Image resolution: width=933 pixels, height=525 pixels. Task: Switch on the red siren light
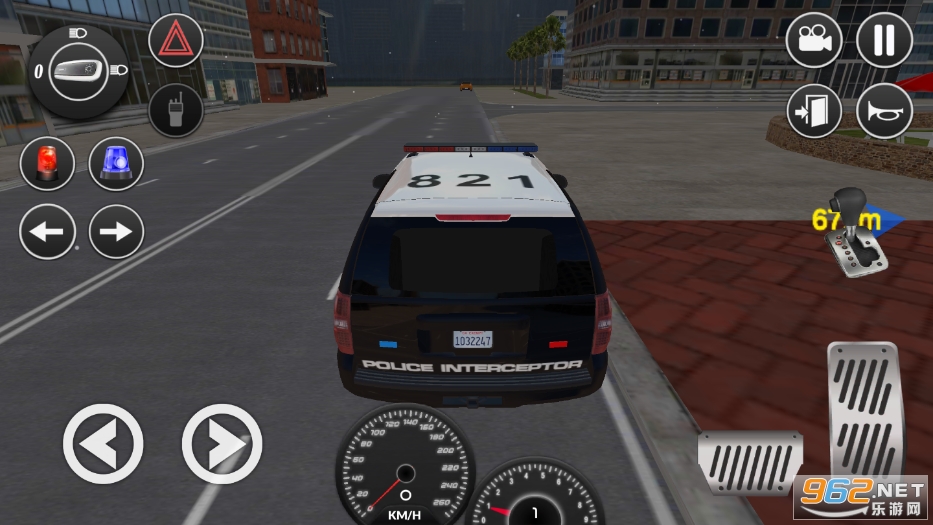coord(47,163)
